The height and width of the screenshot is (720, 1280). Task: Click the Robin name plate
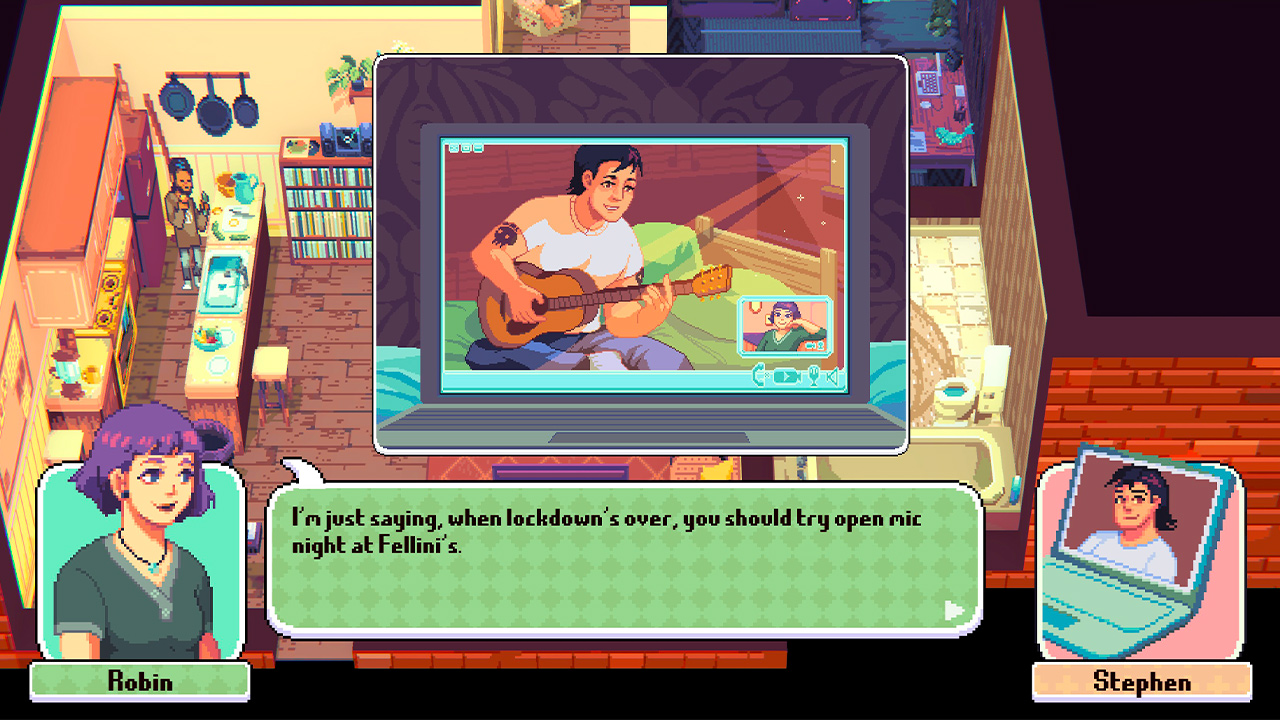(139, 684)
